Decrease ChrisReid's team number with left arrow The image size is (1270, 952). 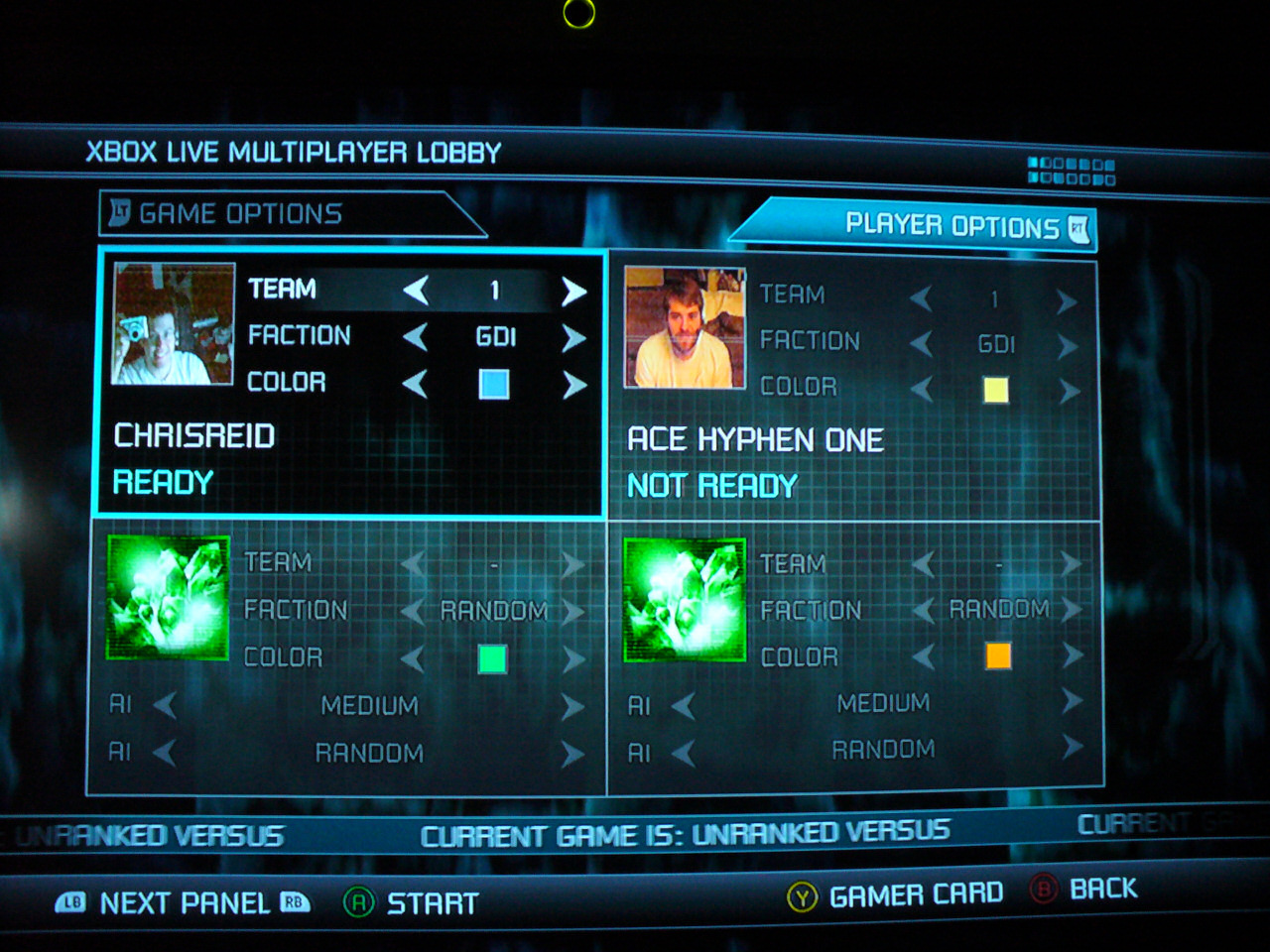(x=416, y=291)
